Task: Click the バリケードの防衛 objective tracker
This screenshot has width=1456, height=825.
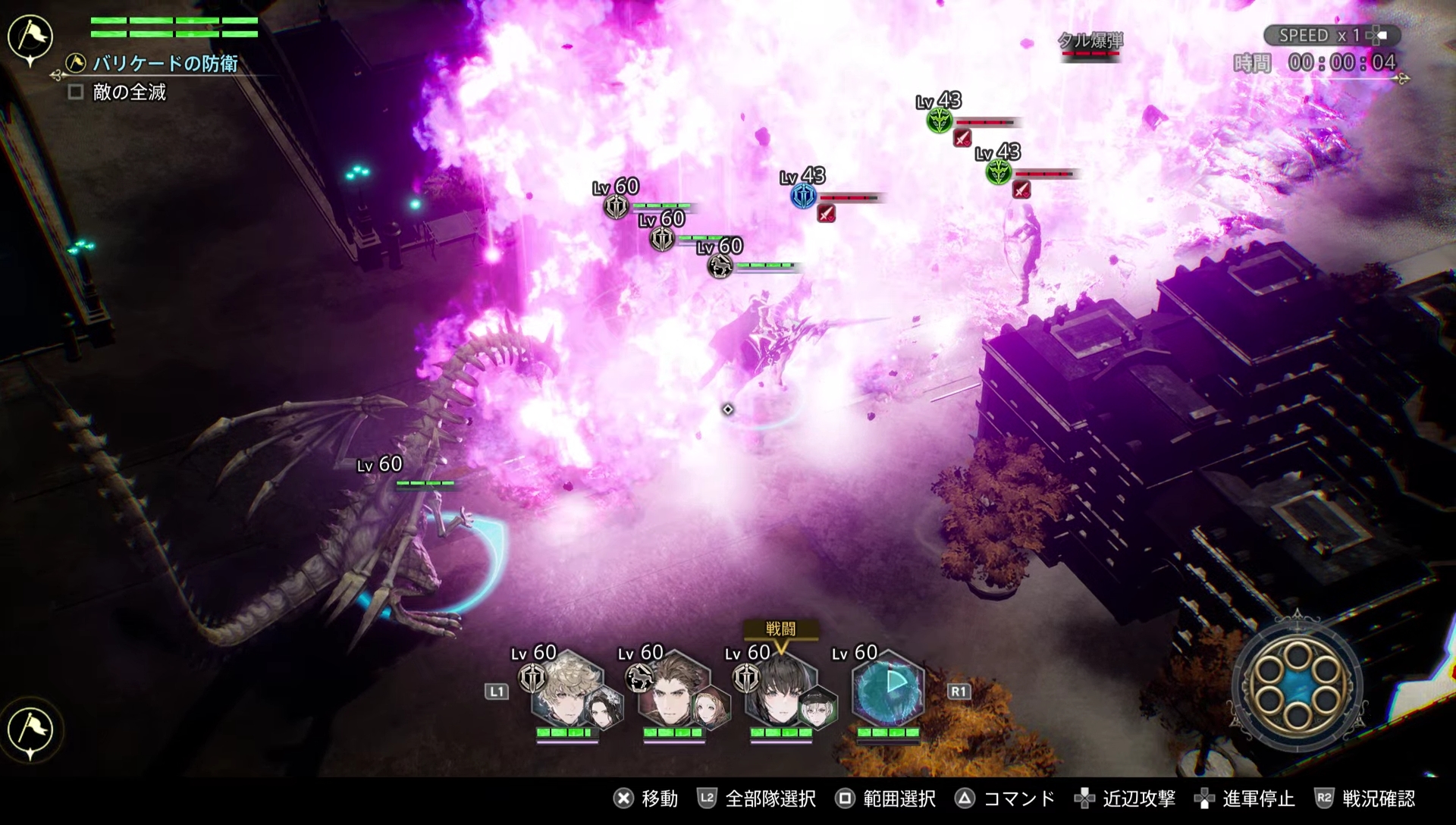Action: 165,64
